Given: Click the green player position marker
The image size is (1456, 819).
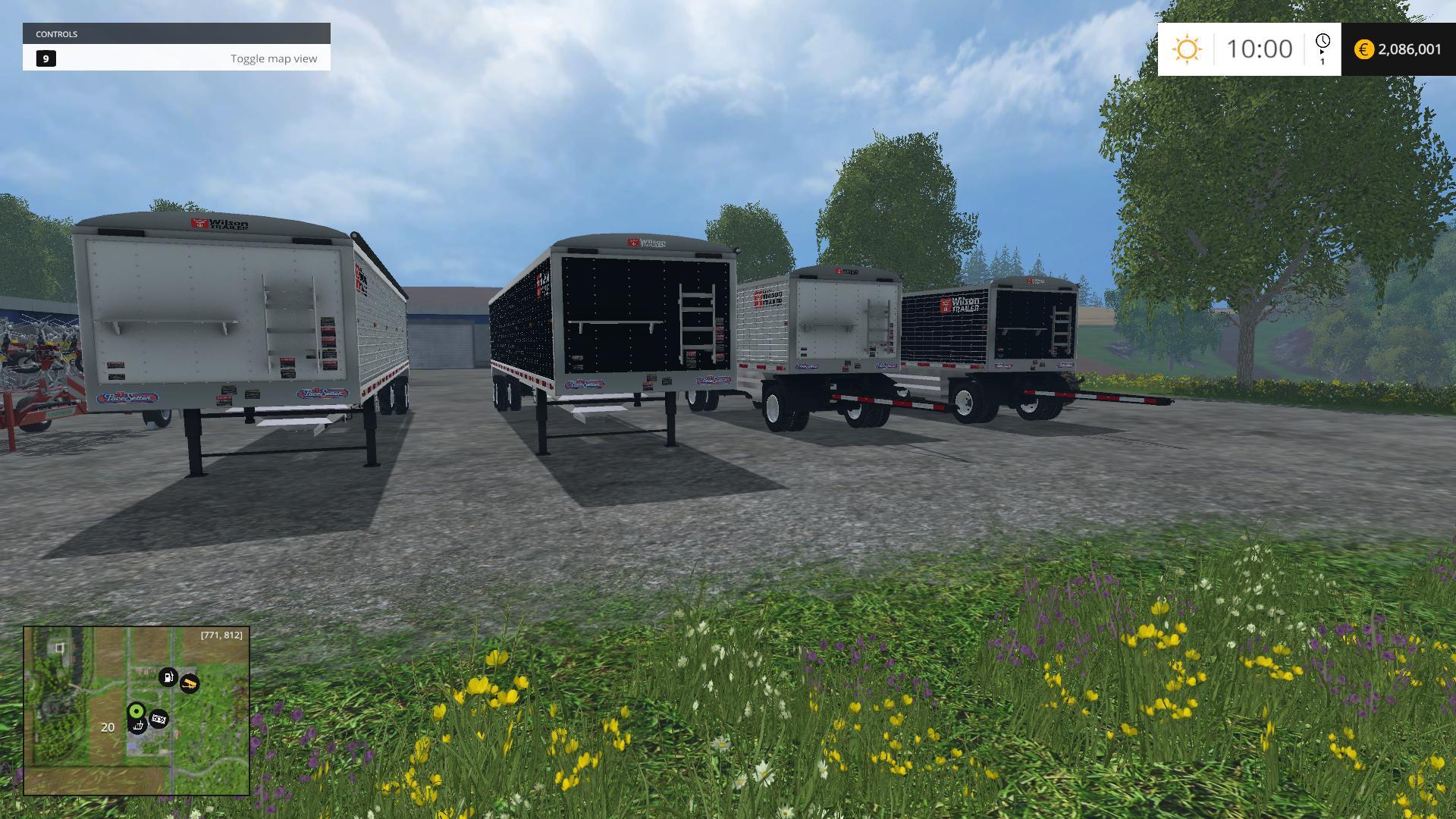Looking at the screenshot, I should click(x=136, y=711).
